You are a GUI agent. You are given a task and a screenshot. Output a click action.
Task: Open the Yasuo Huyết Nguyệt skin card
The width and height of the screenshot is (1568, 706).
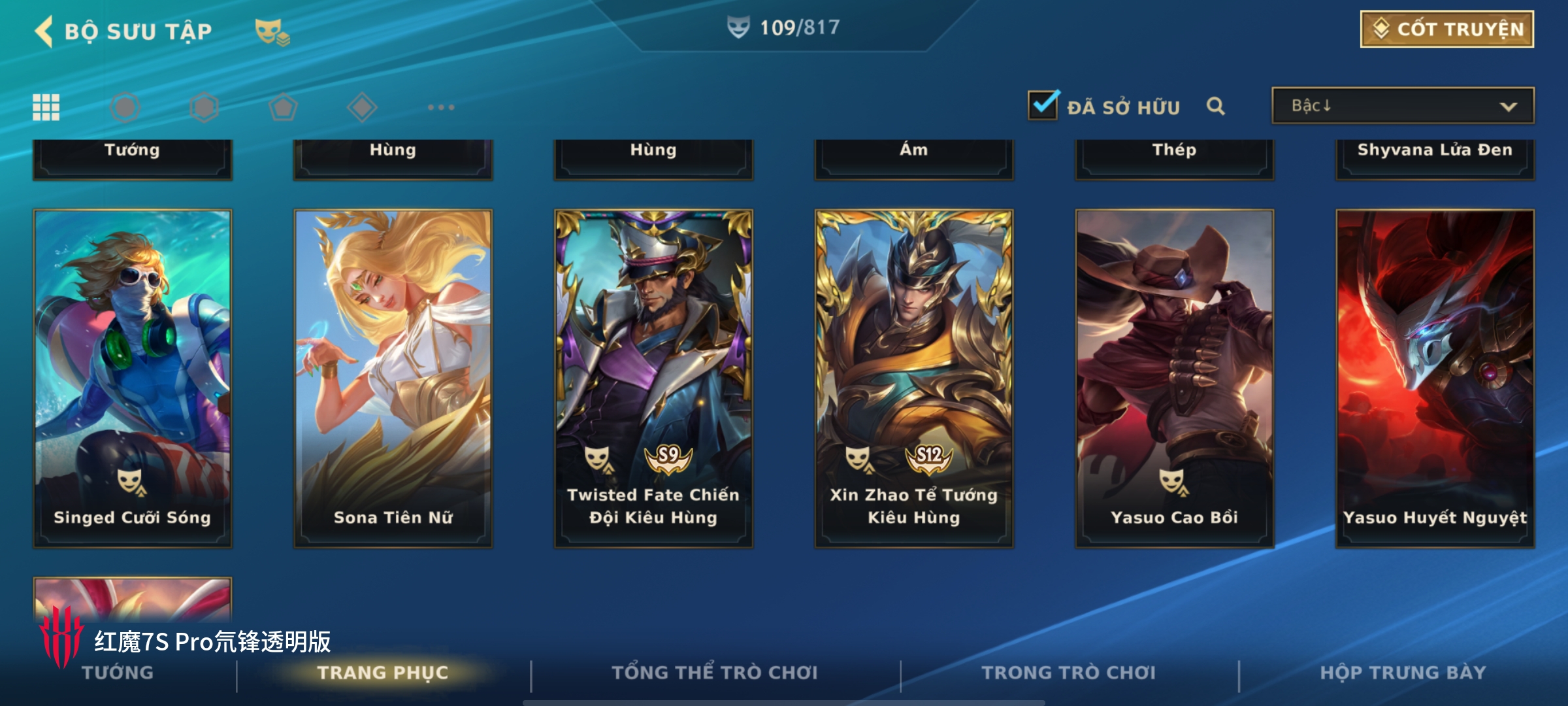tap(1435, 378)
